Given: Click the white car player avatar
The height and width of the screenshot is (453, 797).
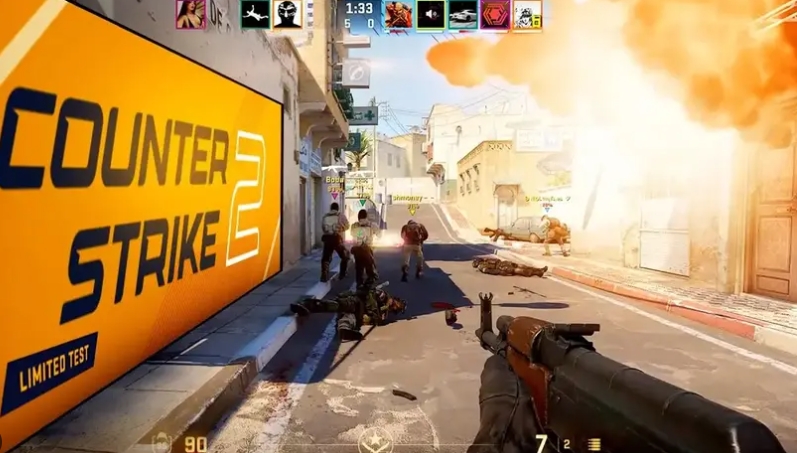Looking at the screenshot, I should [x=462, y=13].
